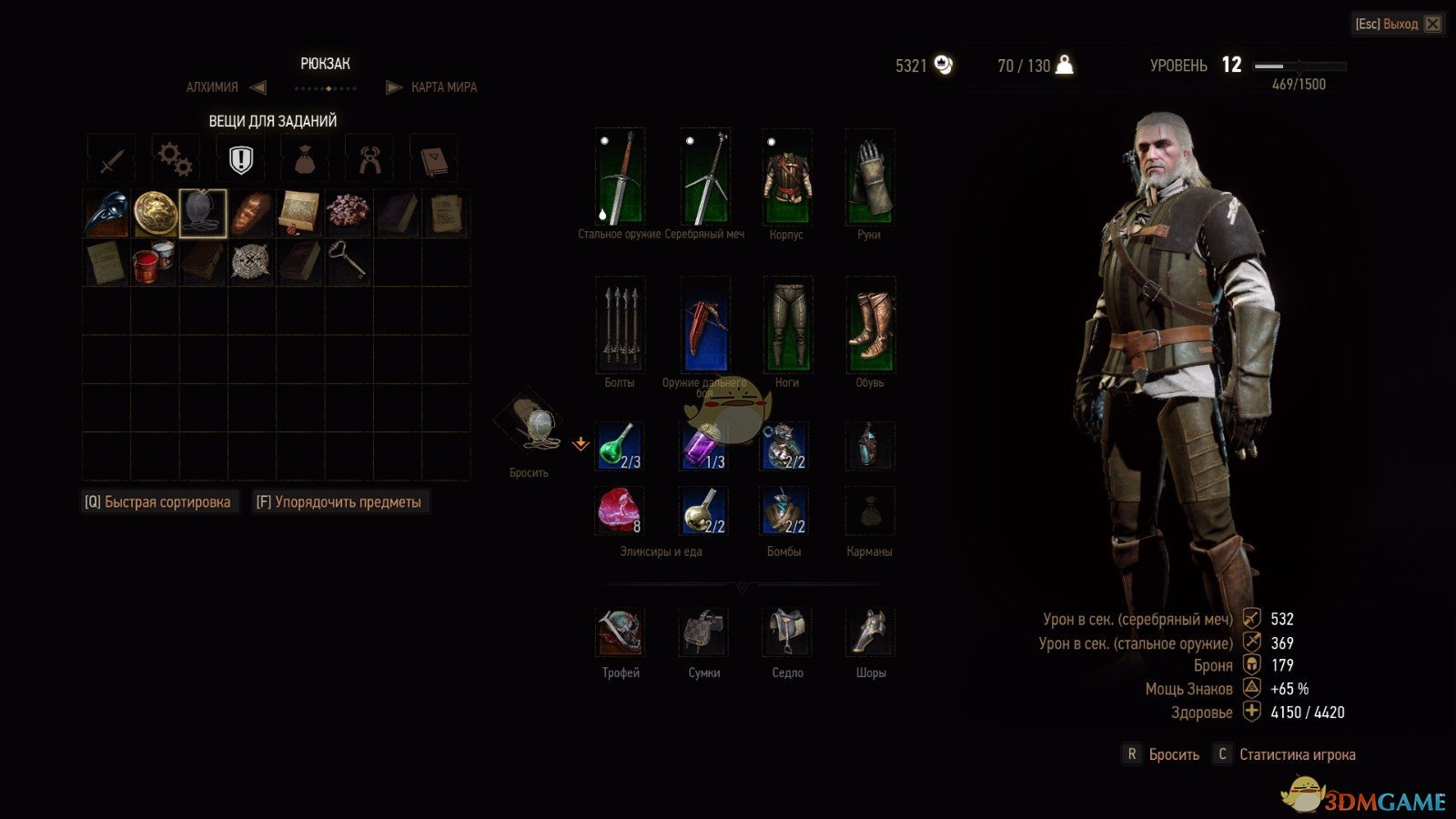
Task: Switch to the АЛХИМИЯ screen label
Action: click(x=209, y=86)
